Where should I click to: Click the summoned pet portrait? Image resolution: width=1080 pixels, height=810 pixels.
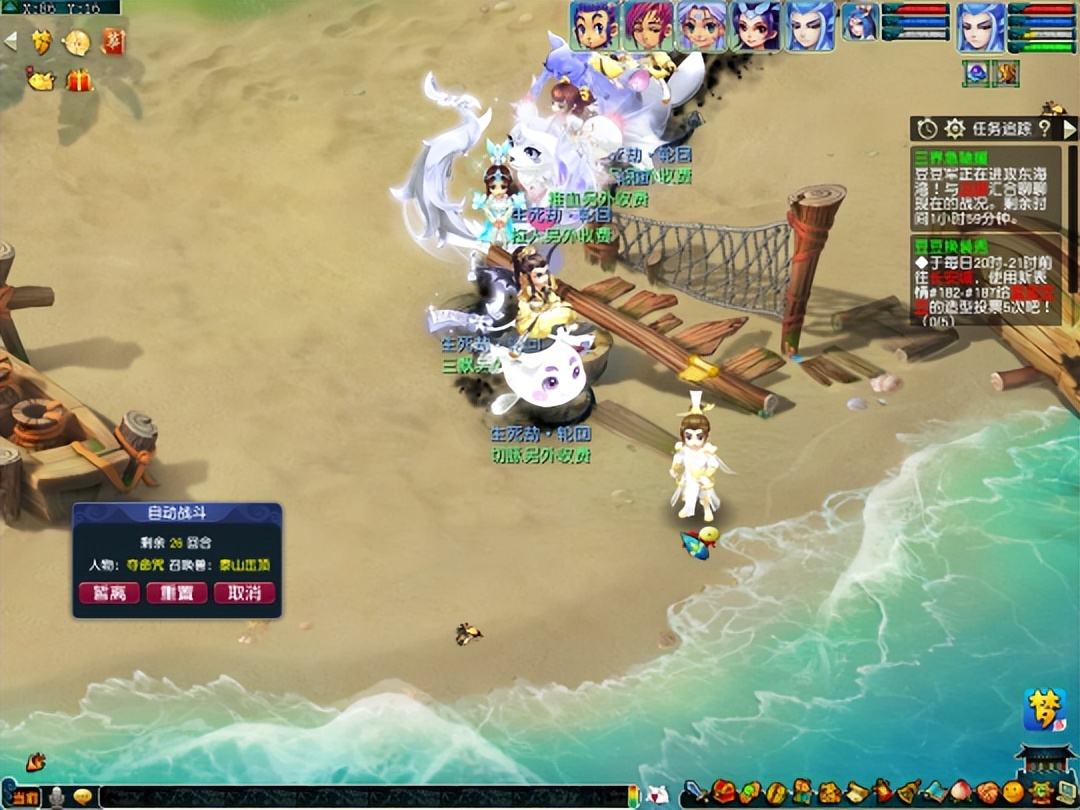(859, 22)
